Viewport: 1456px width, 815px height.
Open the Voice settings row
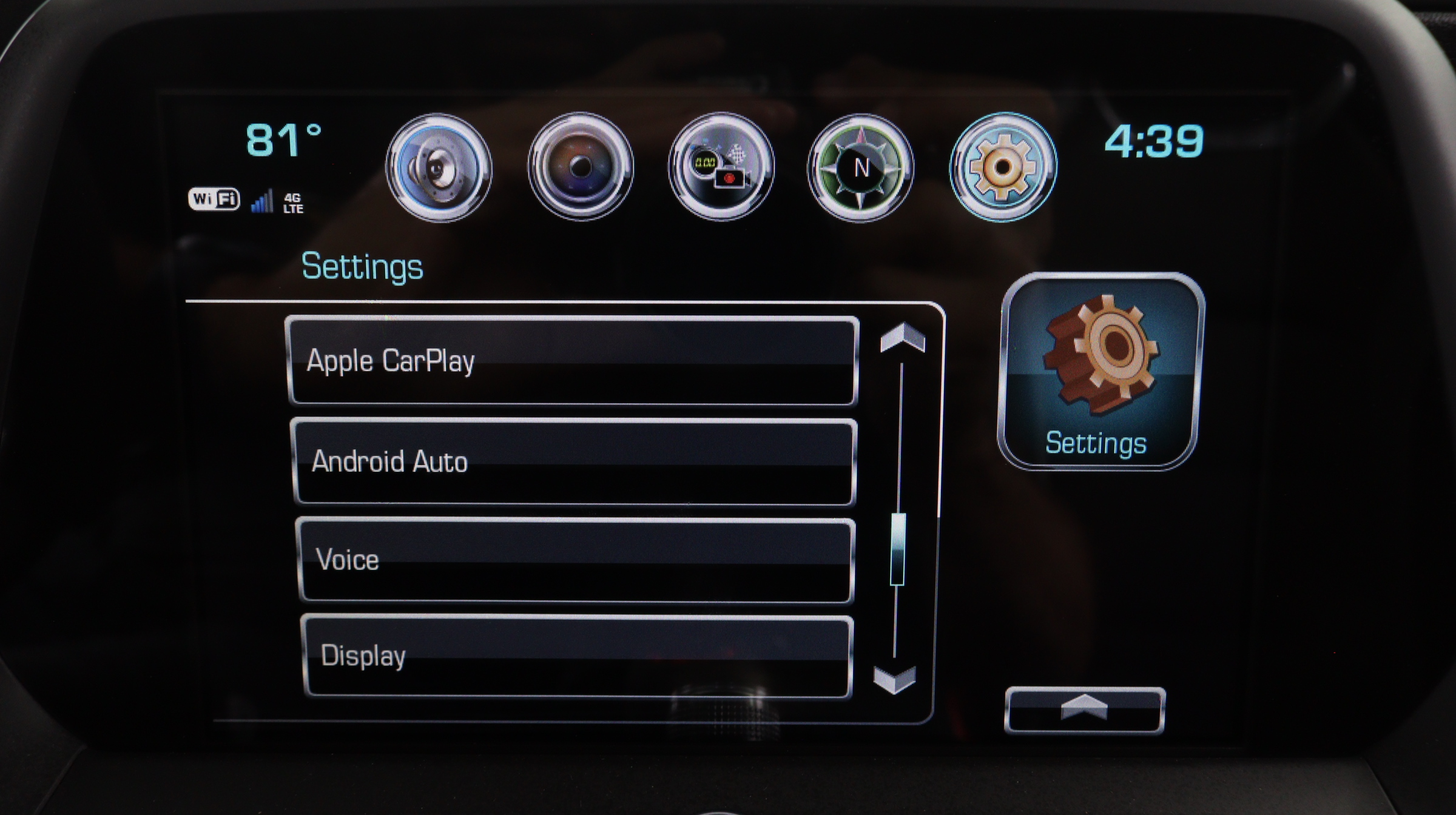(575, 560)
